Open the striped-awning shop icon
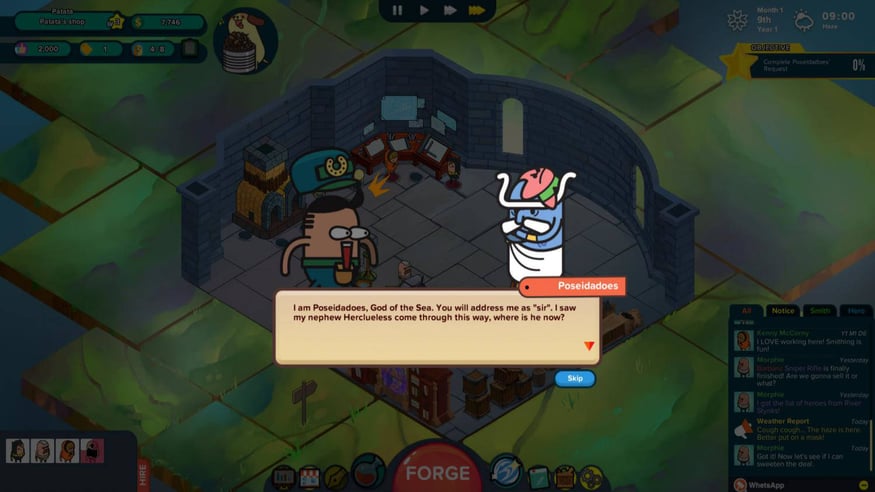875x492 pixels. (310, 478)
